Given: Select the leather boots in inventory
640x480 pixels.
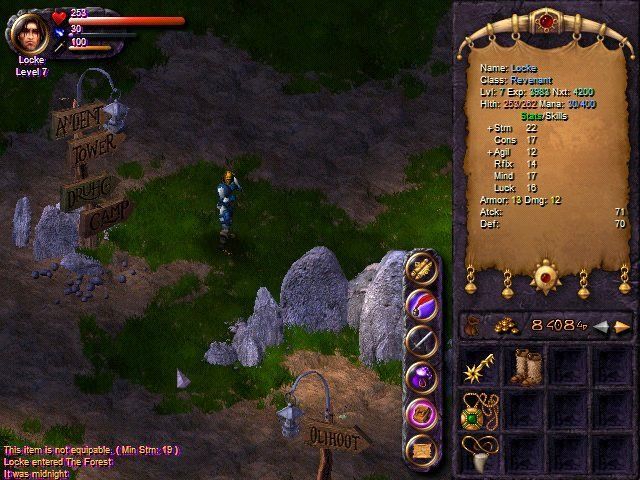Looking at the screenshot, I should point(524,367).
